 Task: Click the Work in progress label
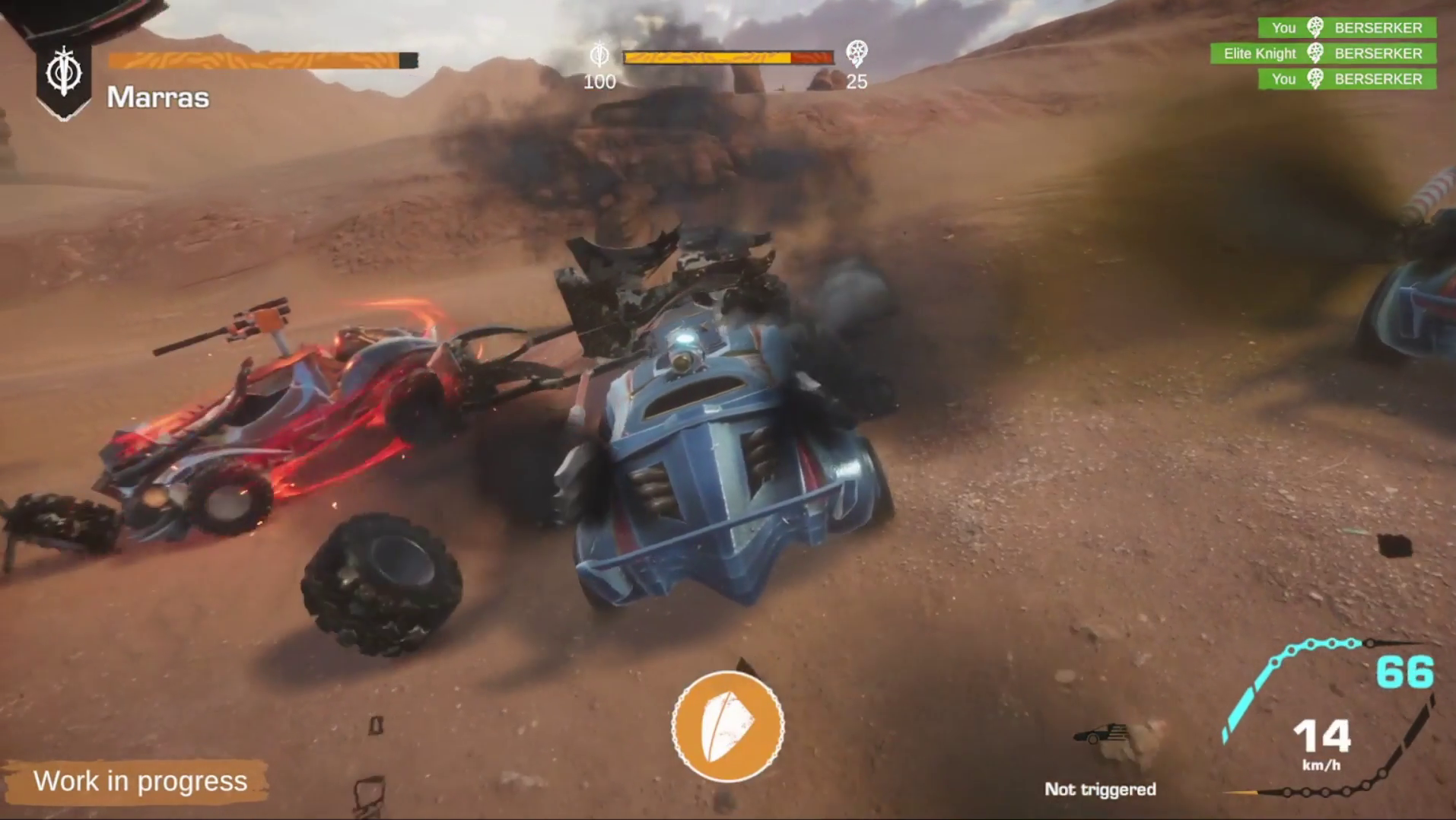tap(141, 780)
